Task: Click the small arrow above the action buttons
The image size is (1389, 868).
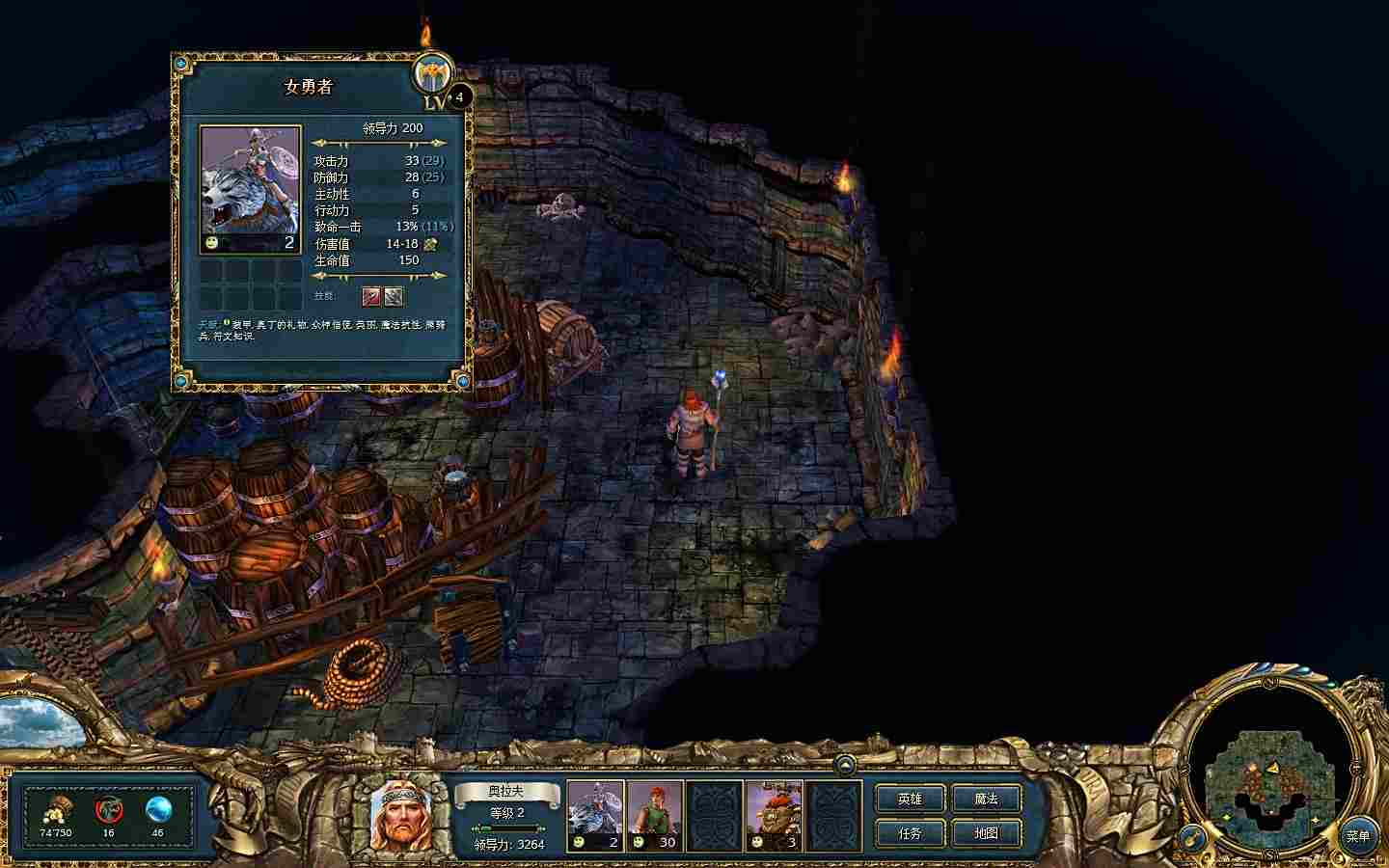Action: click(845, 765)
